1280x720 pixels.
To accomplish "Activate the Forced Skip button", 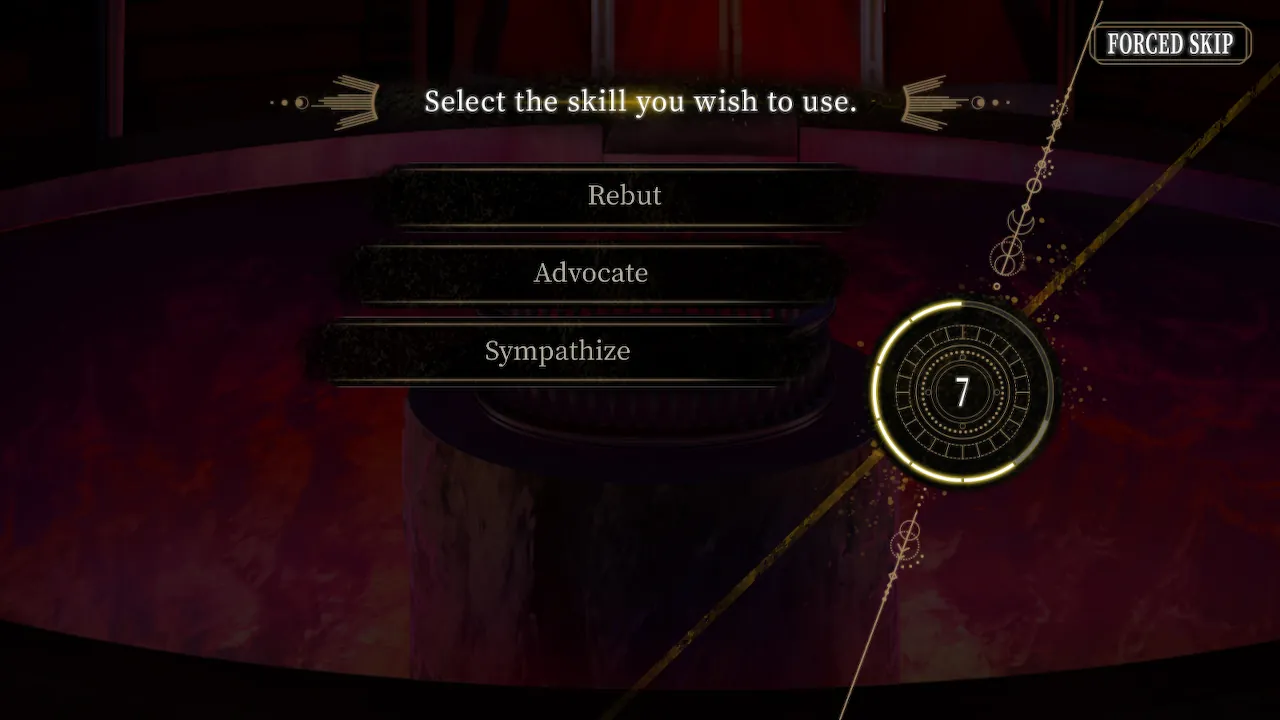I will 1170,44.
